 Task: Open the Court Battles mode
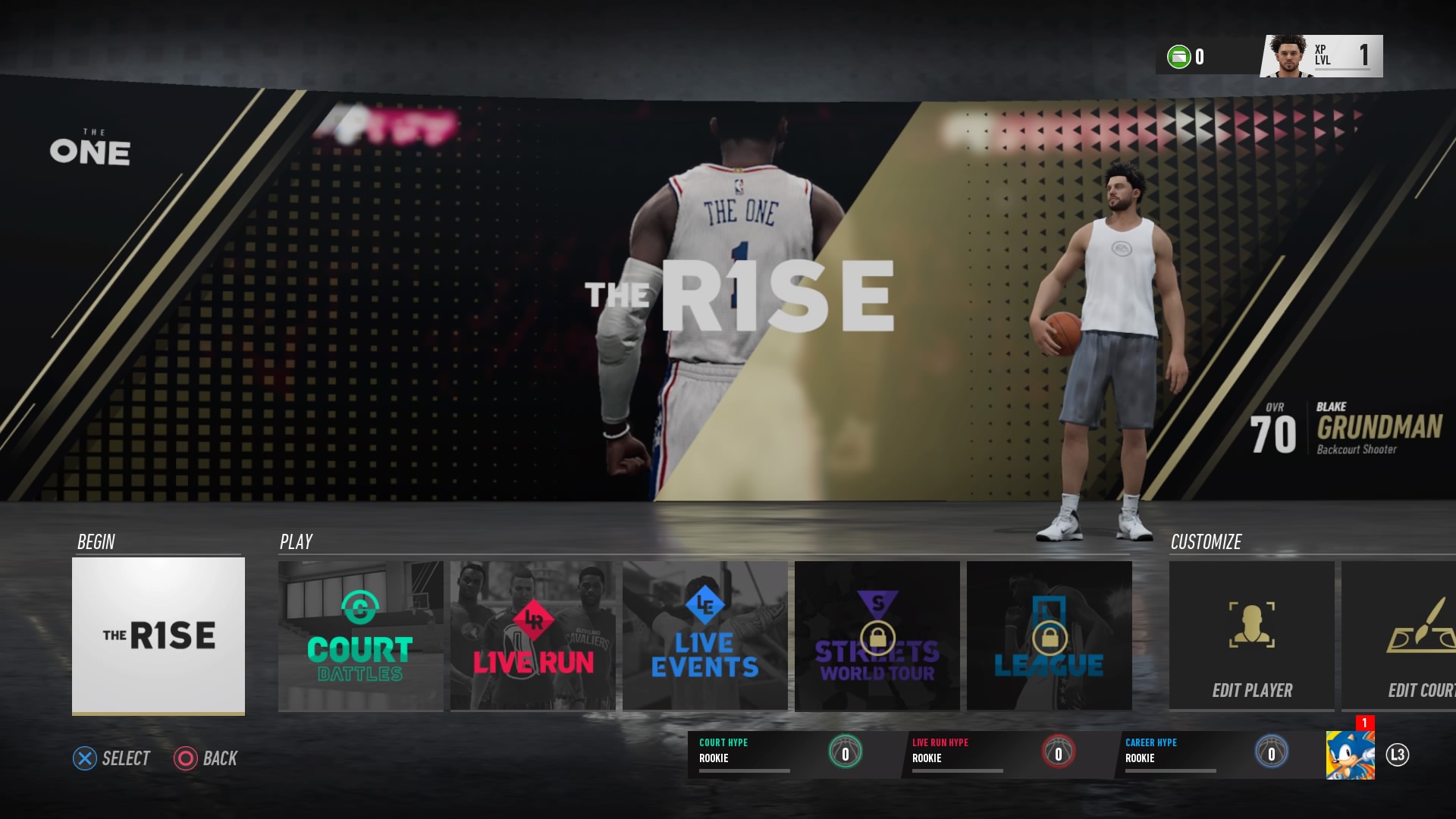point(361,635)
